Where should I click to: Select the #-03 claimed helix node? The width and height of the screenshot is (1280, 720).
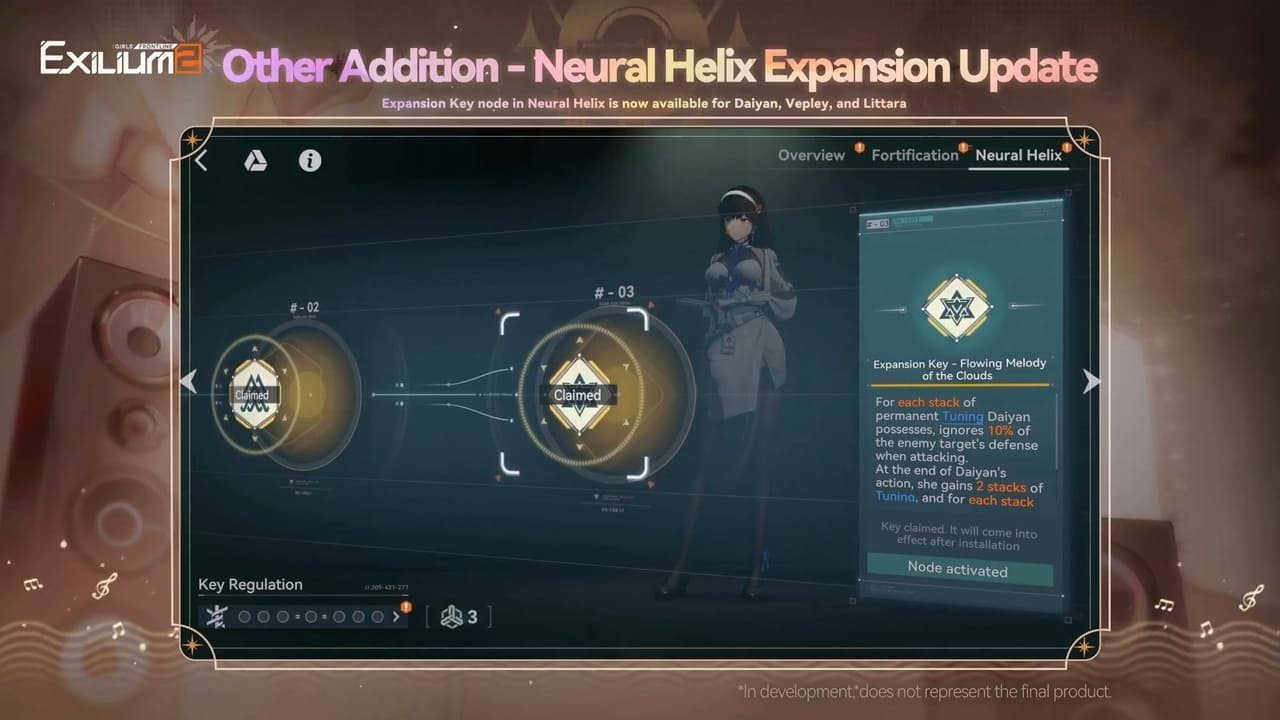click(x=577, y=394)
